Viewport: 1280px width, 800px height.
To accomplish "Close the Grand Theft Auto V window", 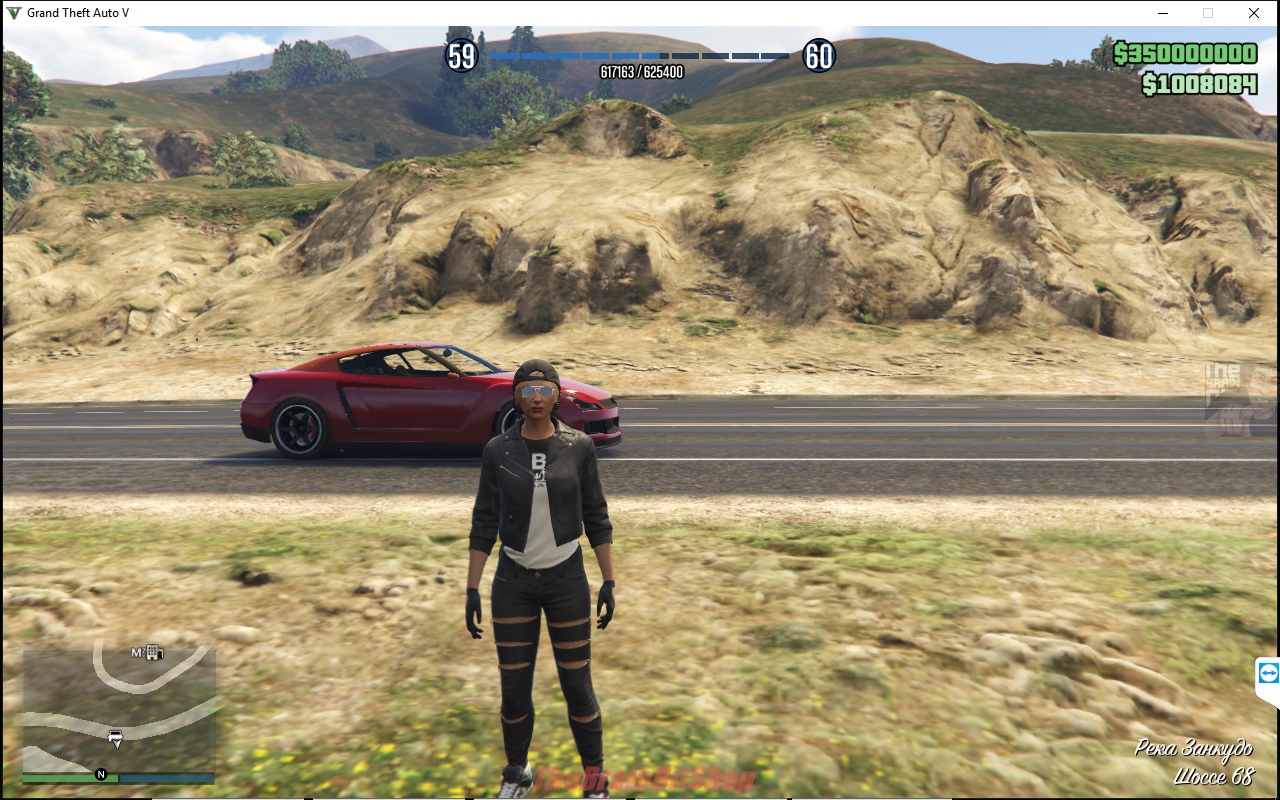I will [x=1254, y=14].
